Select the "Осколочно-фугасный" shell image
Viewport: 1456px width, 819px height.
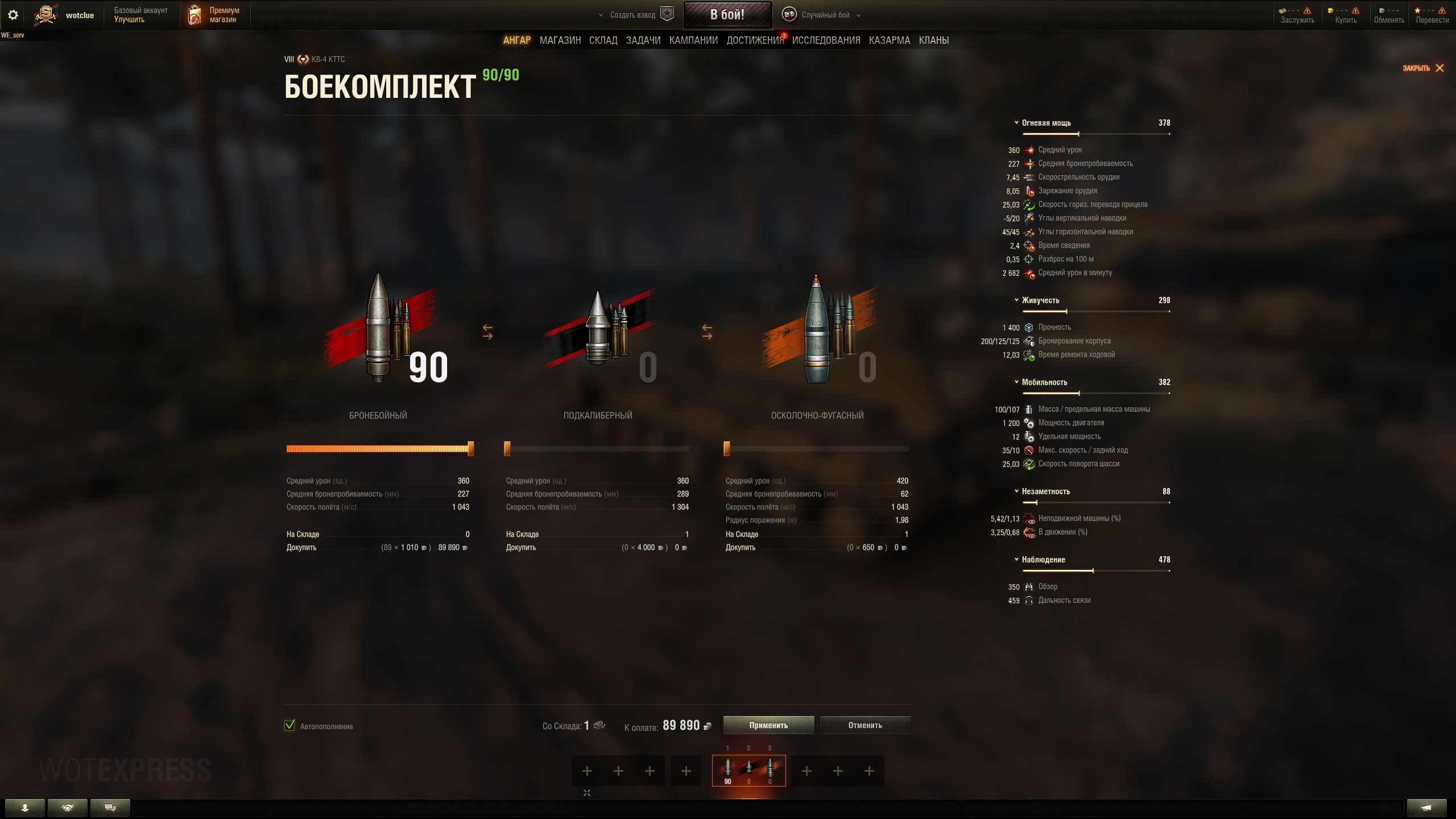pyautogui.click(x=818, y=330)
